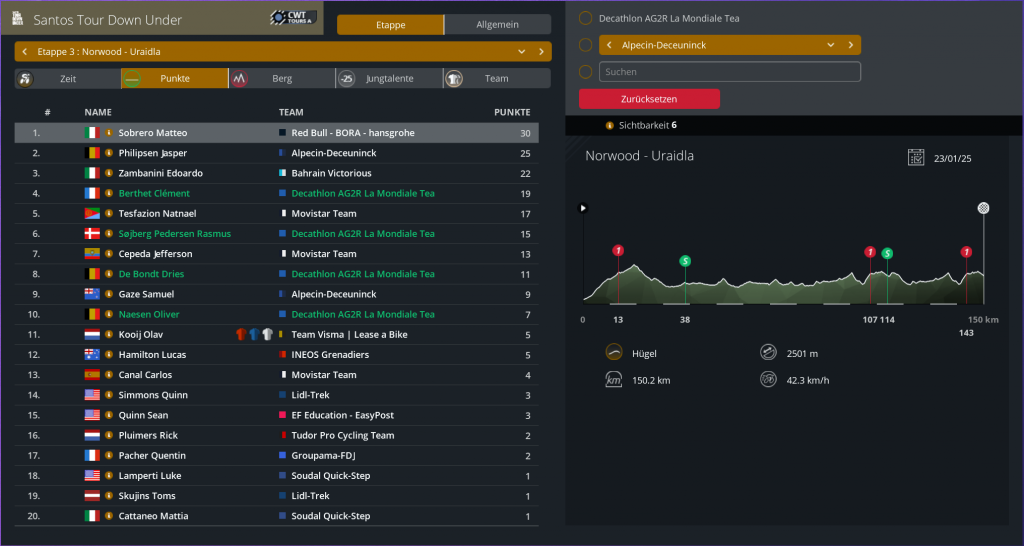Switch to the Allgemein classification view
Screen dimensions: 1024x546
(x=497, y=25)
